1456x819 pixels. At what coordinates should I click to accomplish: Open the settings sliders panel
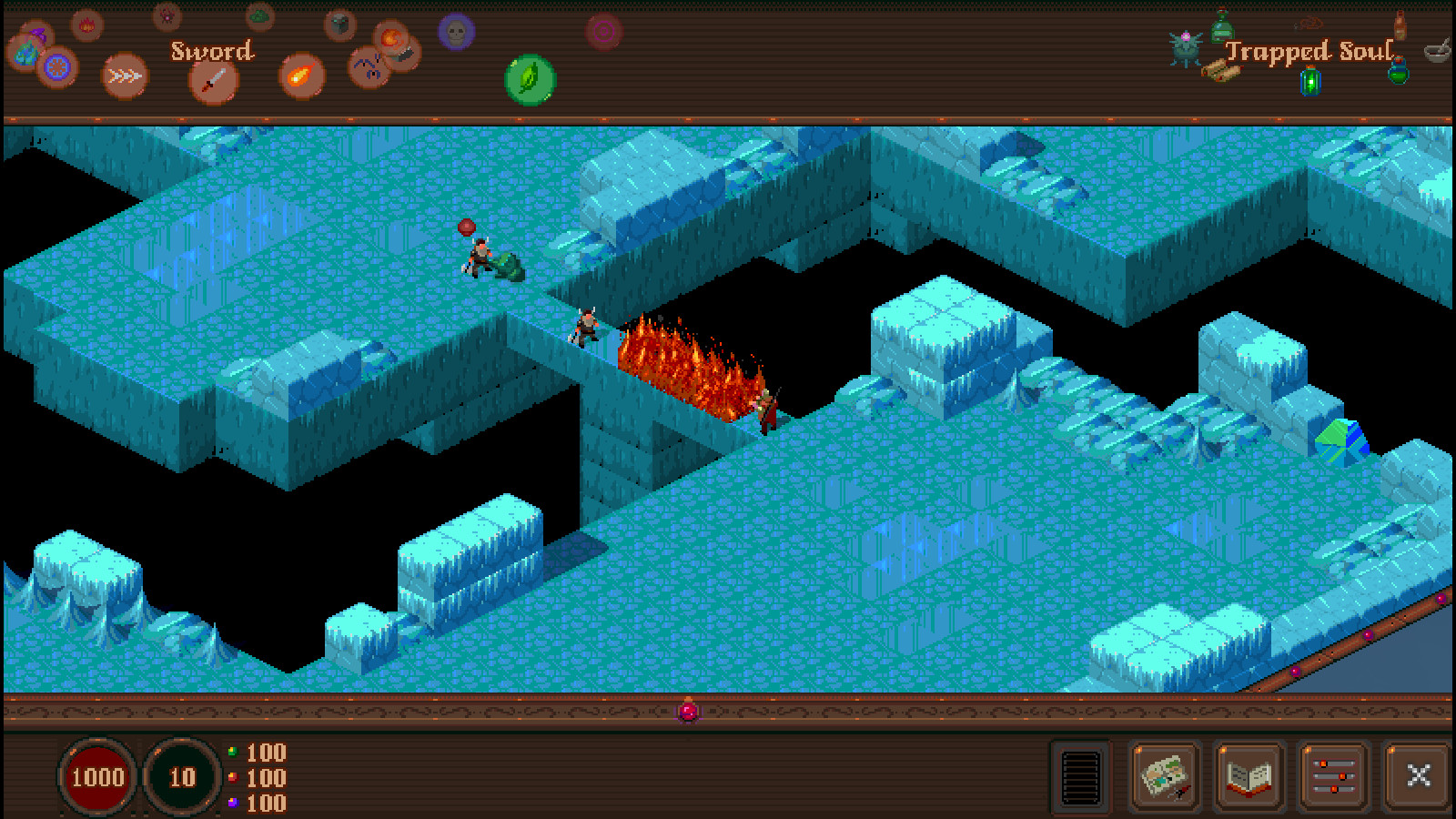1334,776
